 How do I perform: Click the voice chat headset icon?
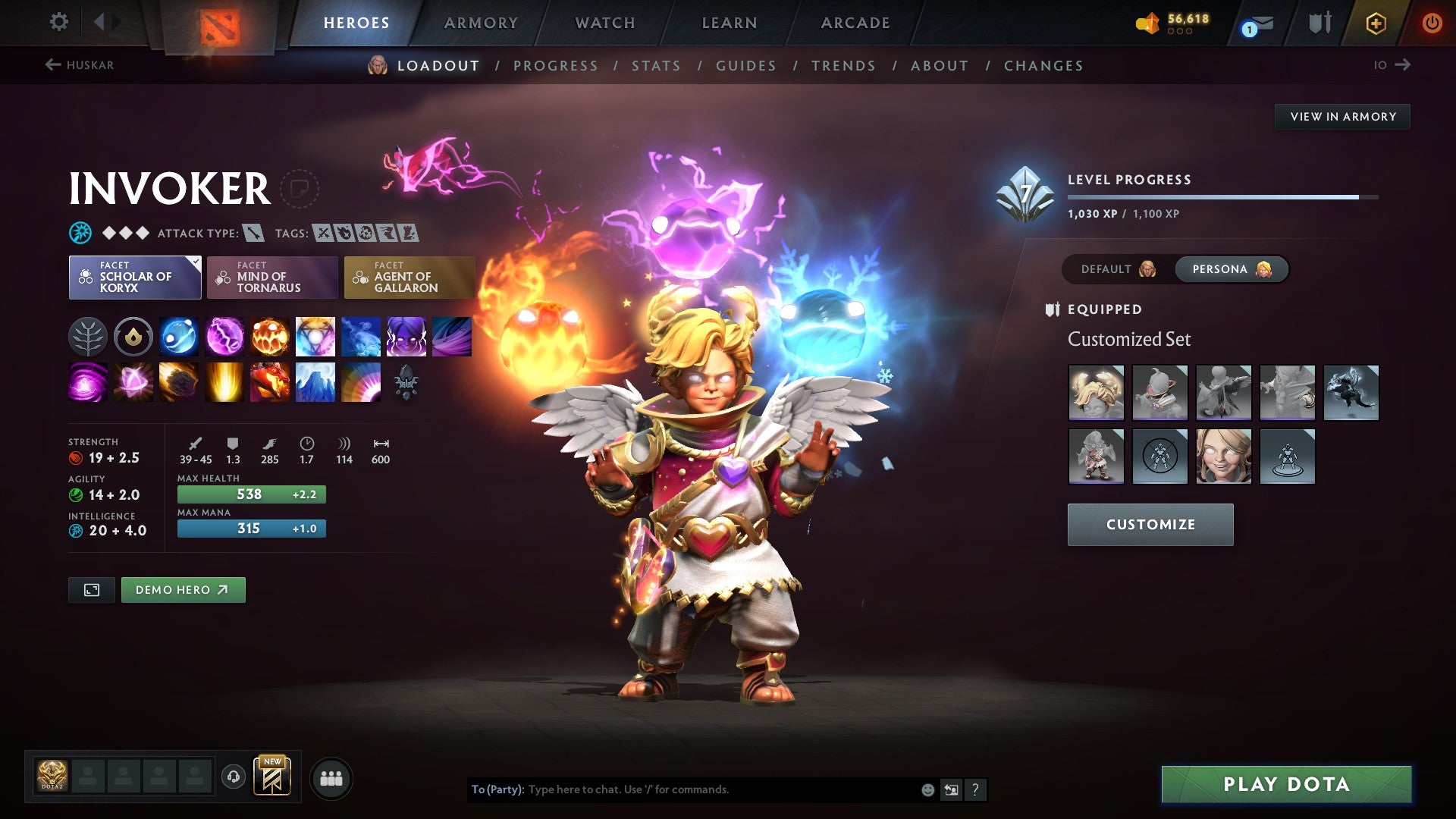click(235, 777)
